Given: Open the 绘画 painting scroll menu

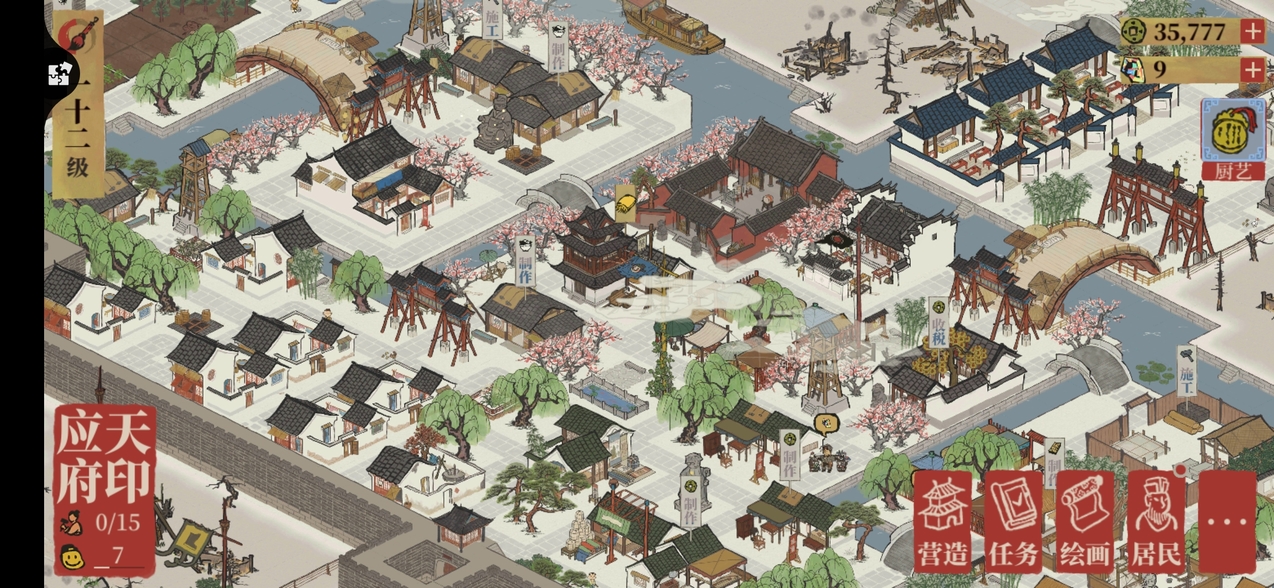Looking at the screenshot, I should pyautogui.click(x=1085, y=521).
